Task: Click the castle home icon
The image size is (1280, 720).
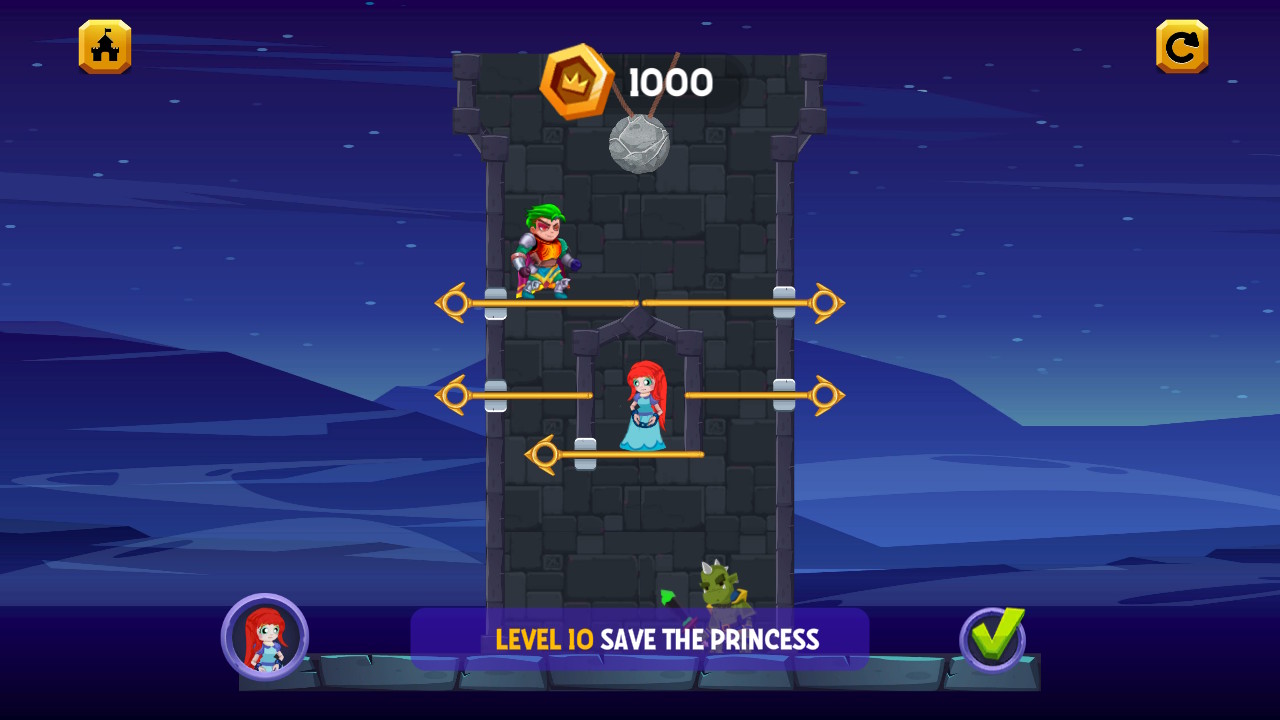Action: coord(104,46)
